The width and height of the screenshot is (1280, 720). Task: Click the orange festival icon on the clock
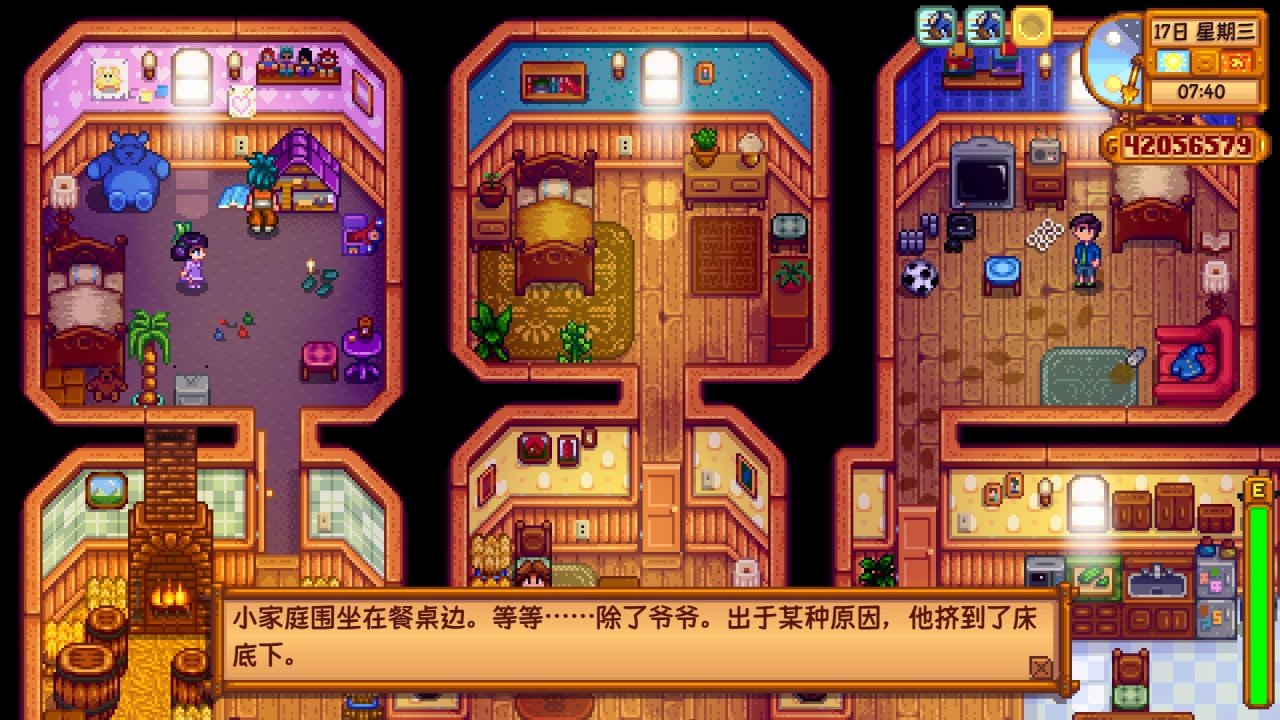click(x=1237, y=63)
